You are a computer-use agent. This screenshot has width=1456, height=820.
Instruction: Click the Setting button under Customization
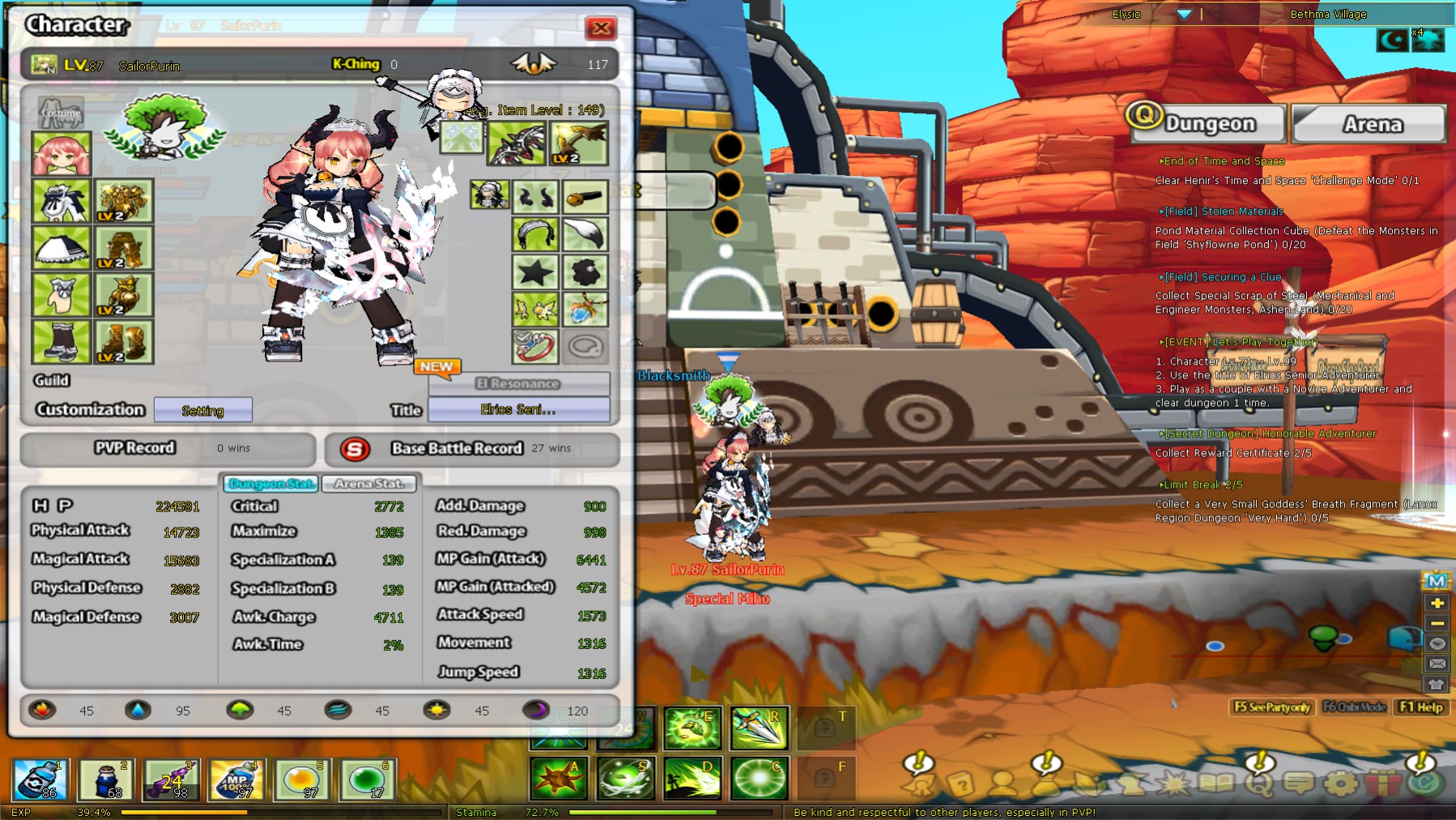pyautogui.click(x=202, y=410)
